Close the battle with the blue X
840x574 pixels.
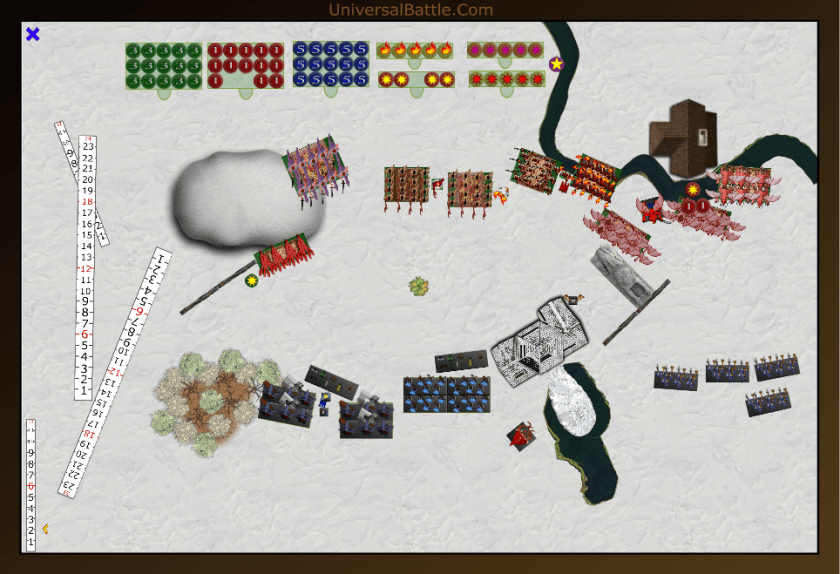32,34
